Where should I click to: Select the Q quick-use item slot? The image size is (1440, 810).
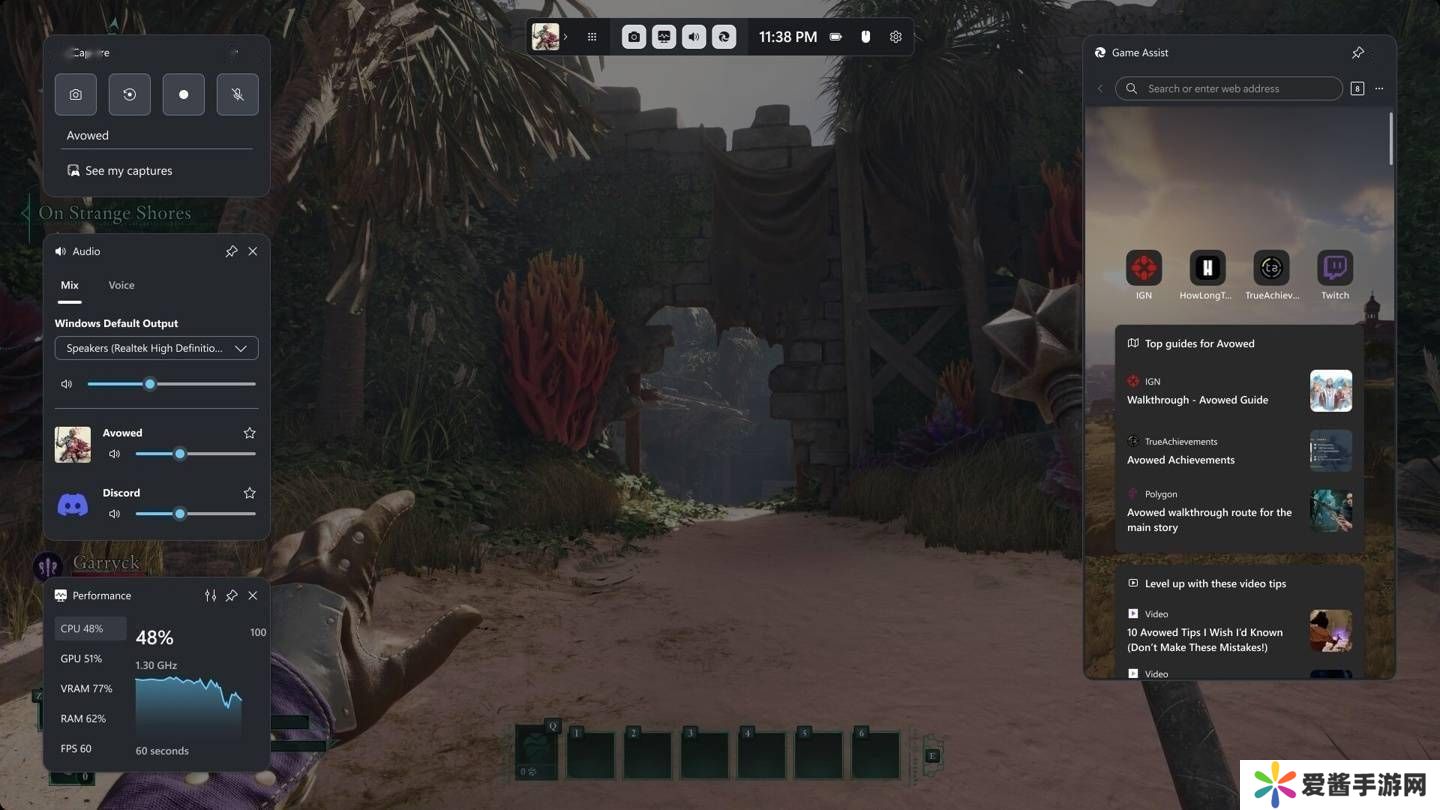tap(537, 752)
